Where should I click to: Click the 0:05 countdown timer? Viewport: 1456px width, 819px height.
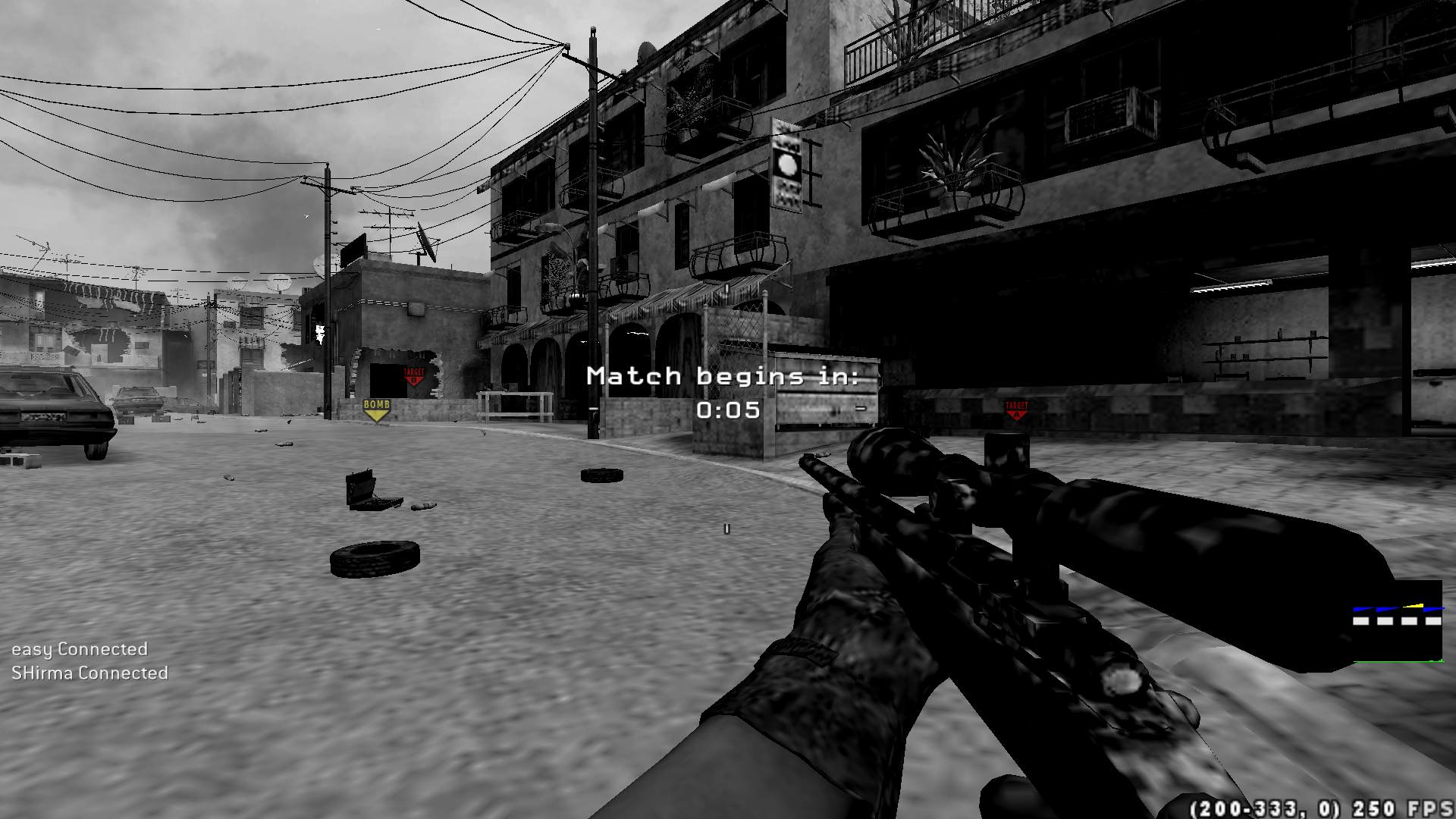click(x=726, y=409)
